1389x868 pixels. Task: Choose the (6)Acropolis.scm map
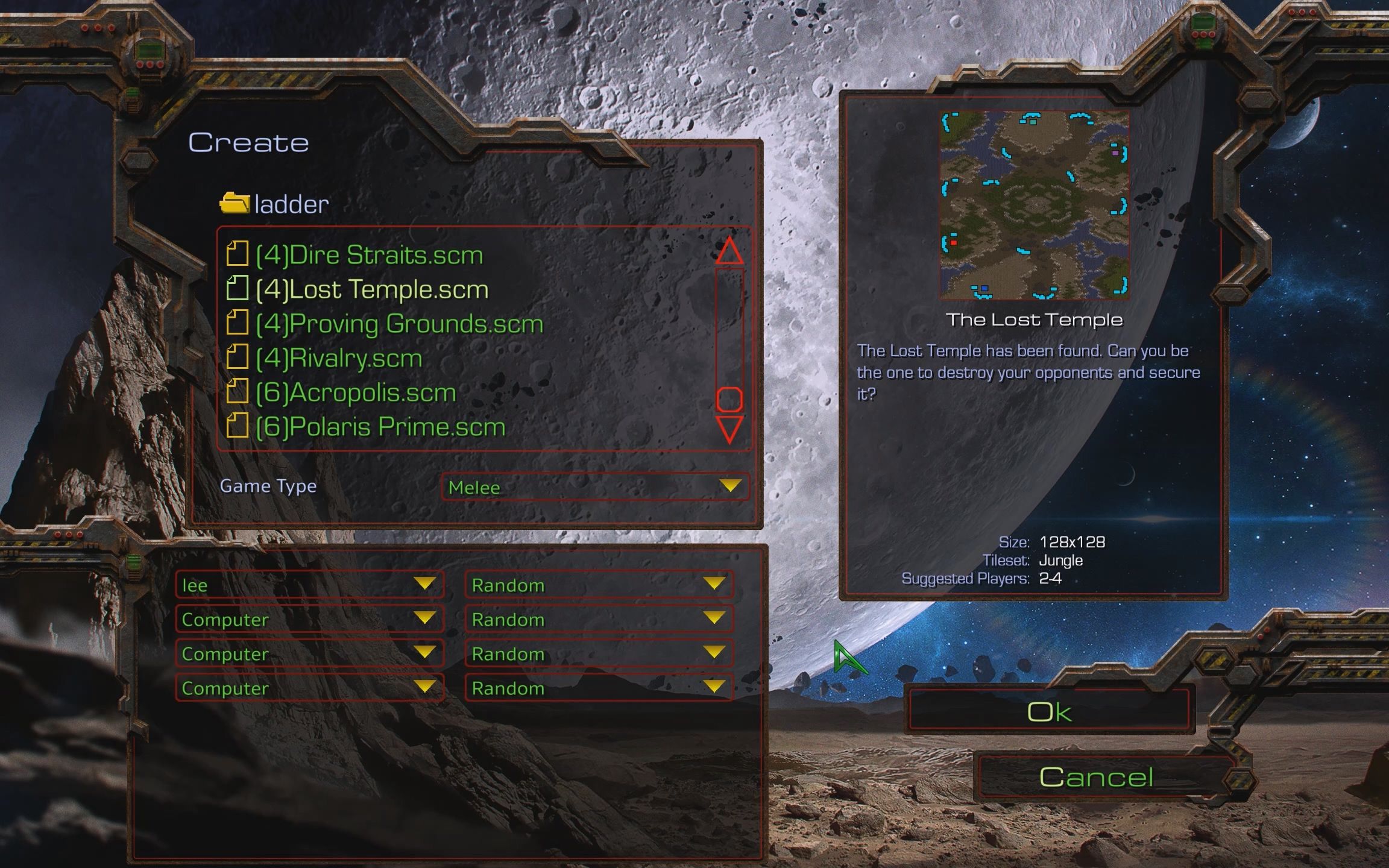356,392
